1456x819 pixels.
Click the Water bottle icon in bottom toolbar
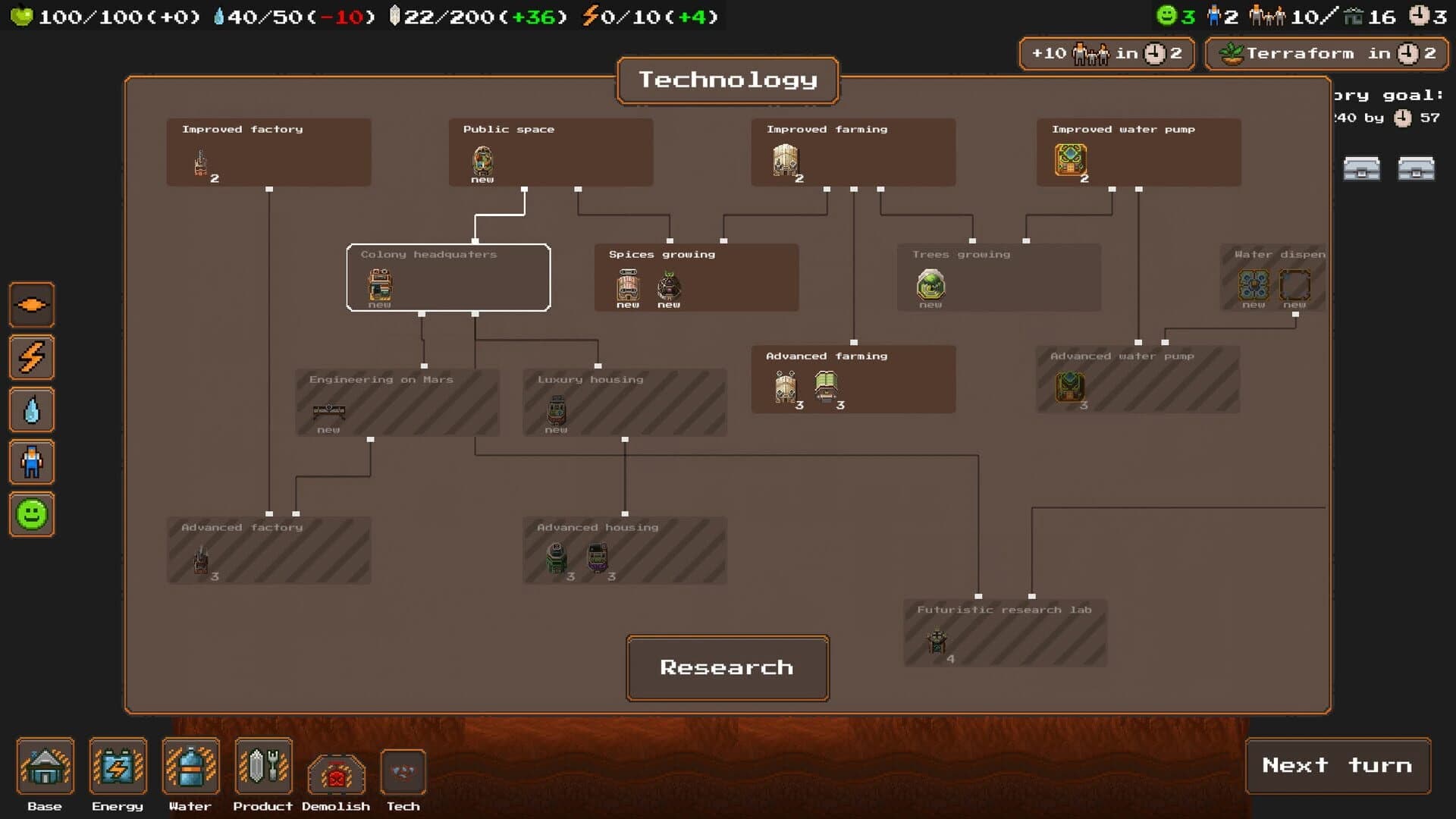[x=190, y=767]
